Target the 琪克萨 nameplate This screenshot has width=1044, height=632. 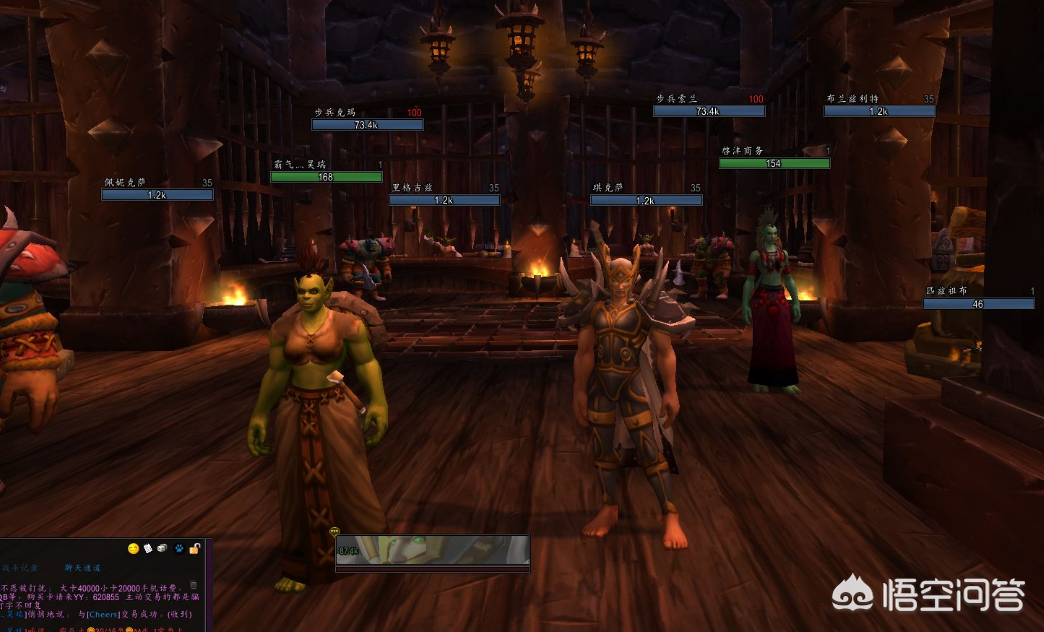[645, 200]
